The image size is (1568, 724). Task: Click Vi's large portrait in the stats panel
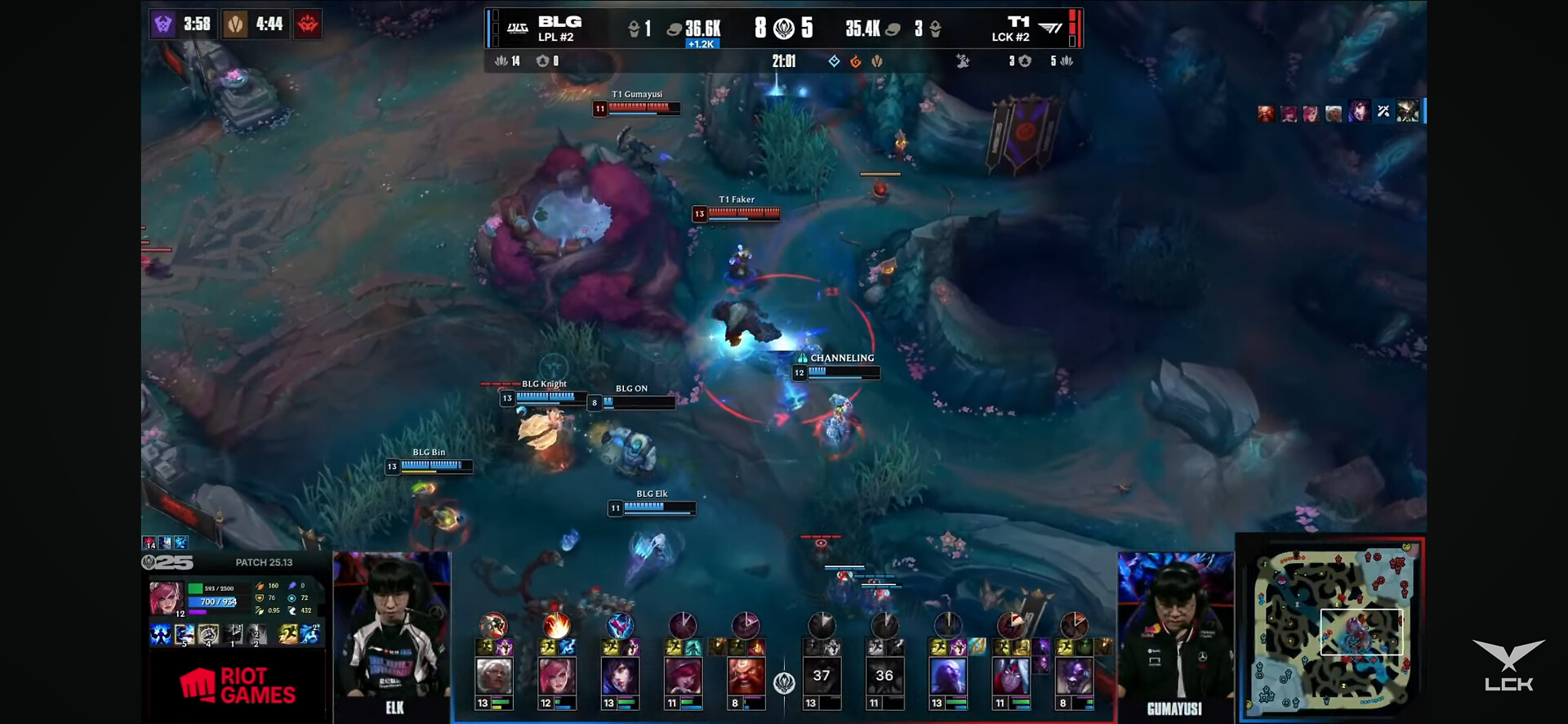coord(166,598)
